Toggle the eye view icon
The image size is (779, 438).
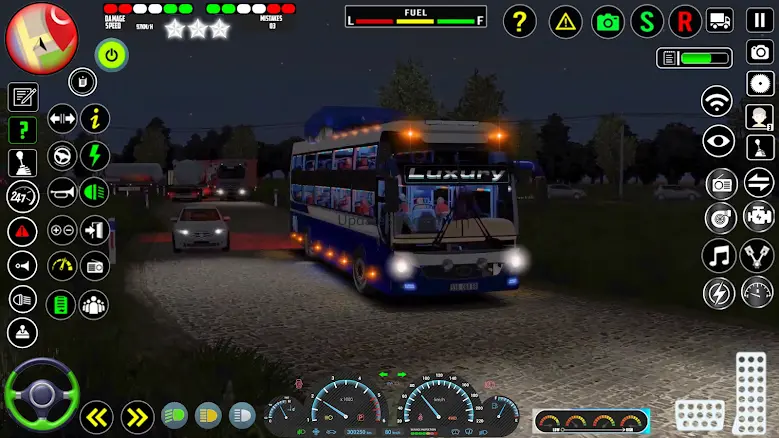[718, 142]
